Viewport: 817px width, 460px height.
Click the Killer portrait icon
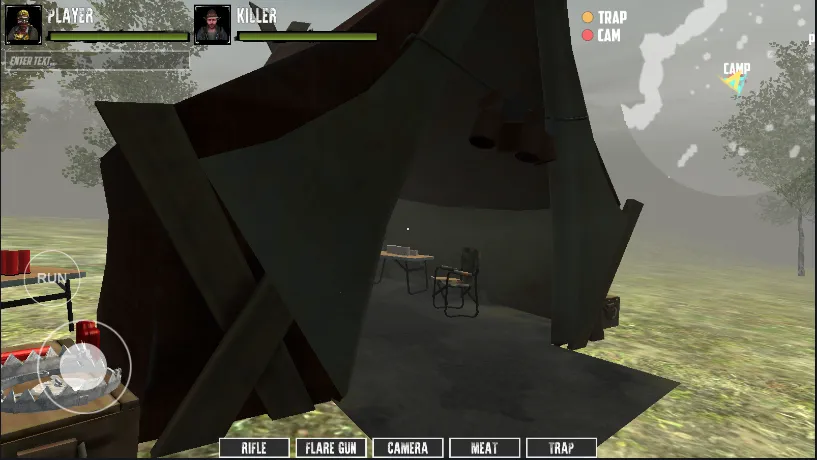(x=212, y=25)
